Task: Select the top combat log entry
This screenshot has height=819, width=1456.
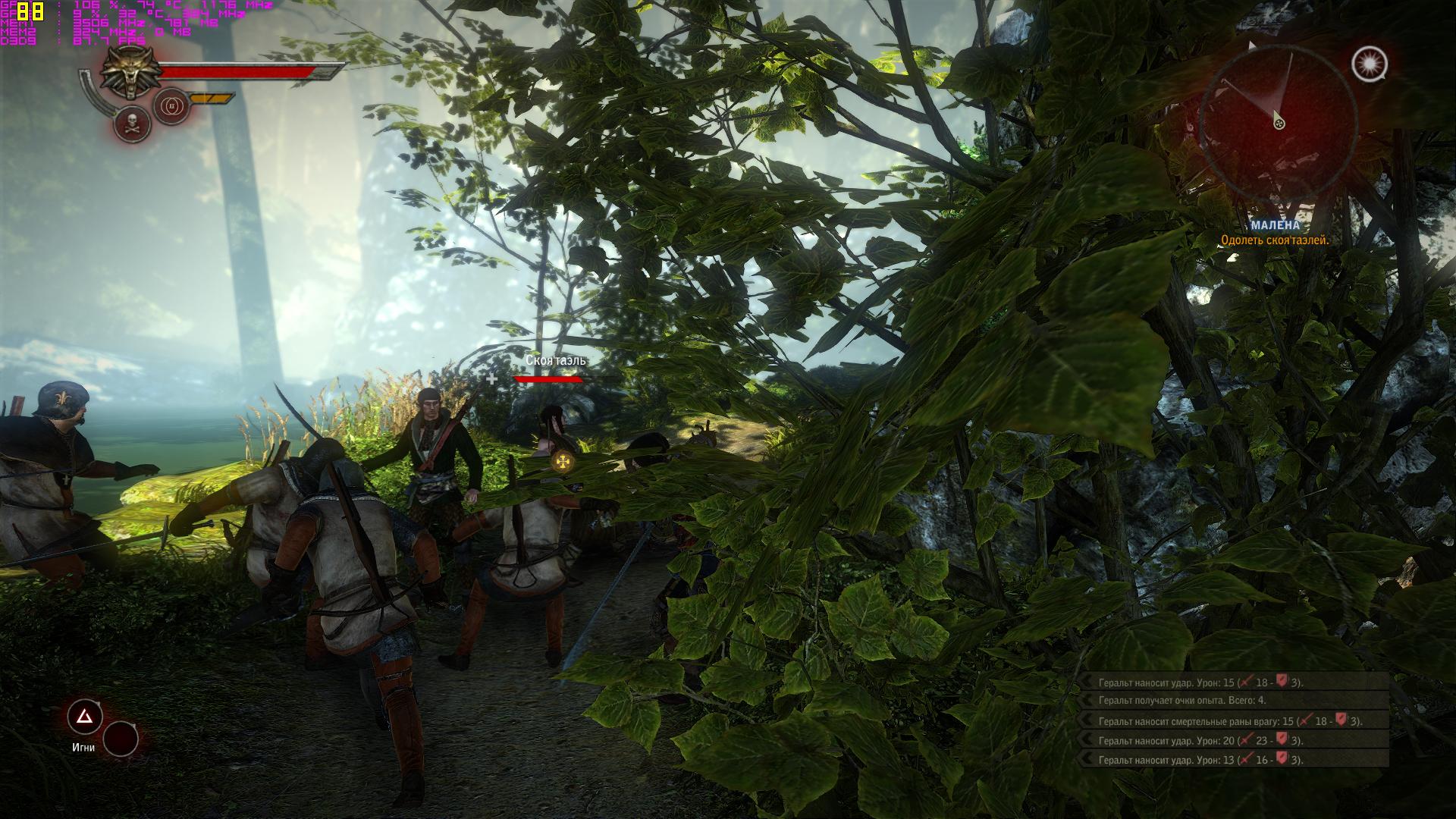Action: coord(1234,682)
